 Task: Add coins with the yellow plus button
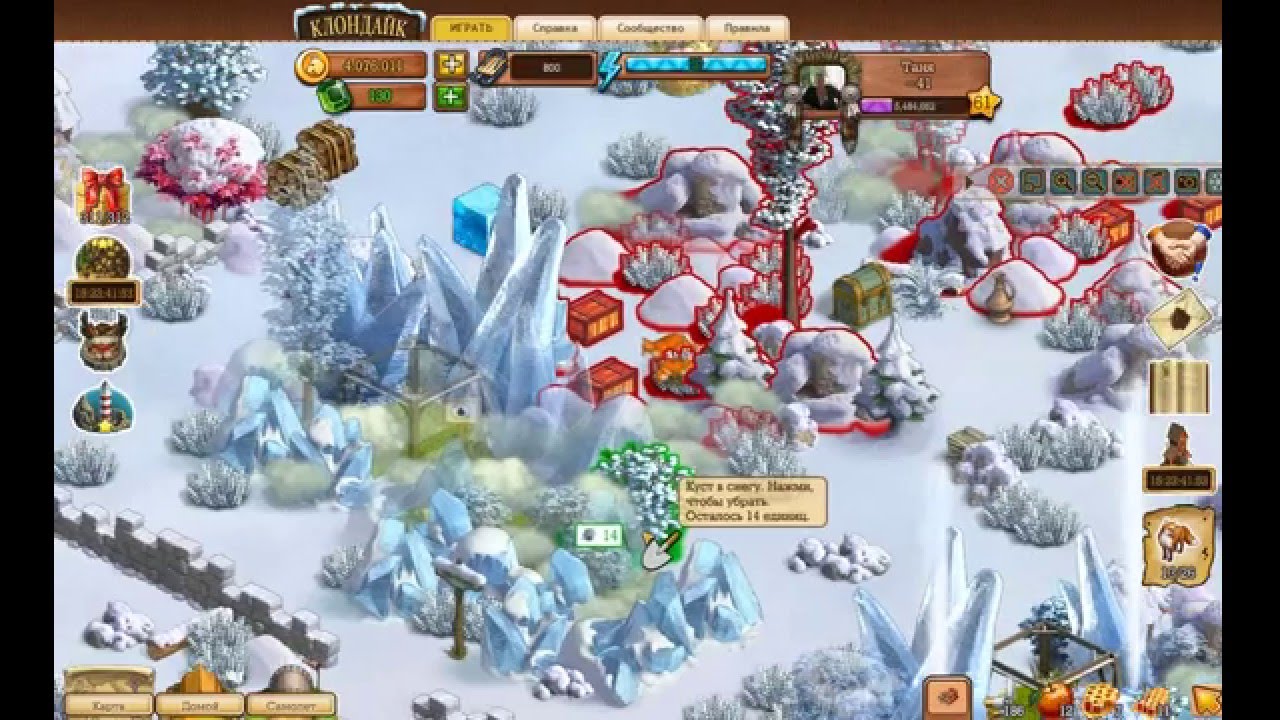451,66
